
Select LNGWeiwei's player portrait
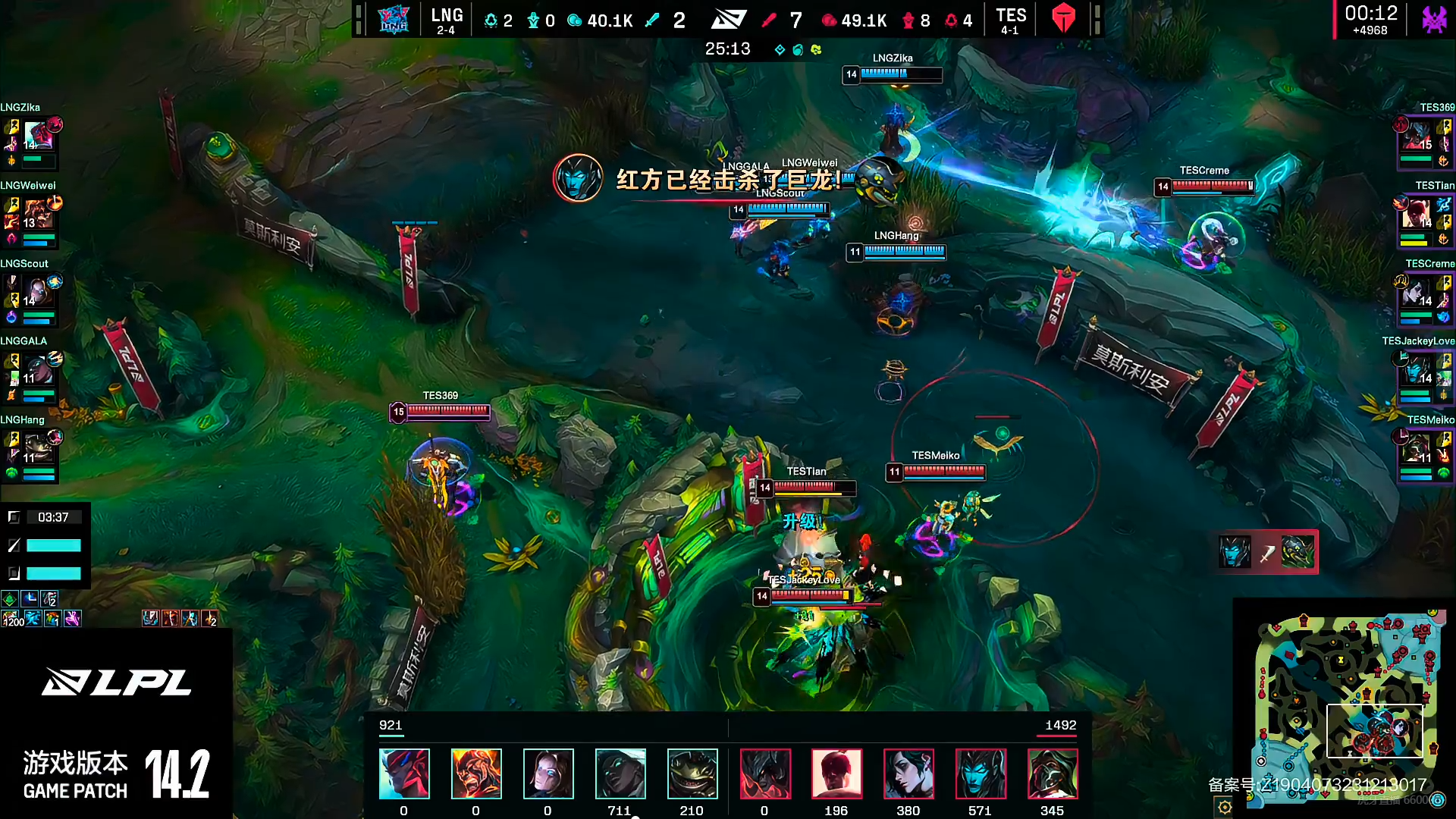point(38,213)
